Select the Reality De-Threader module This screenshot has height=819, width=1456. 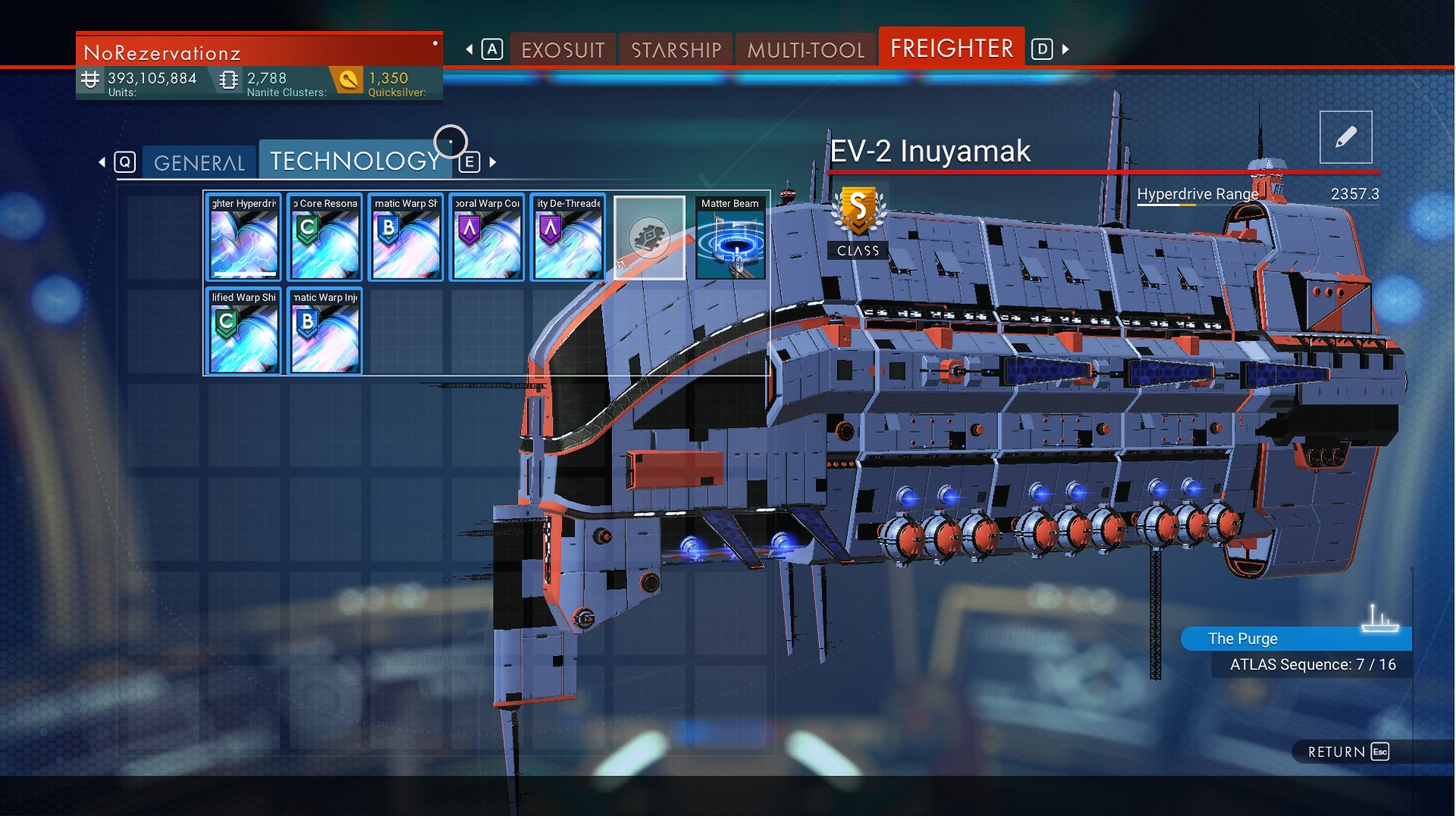pyautogui.click(x=568, y=237)
